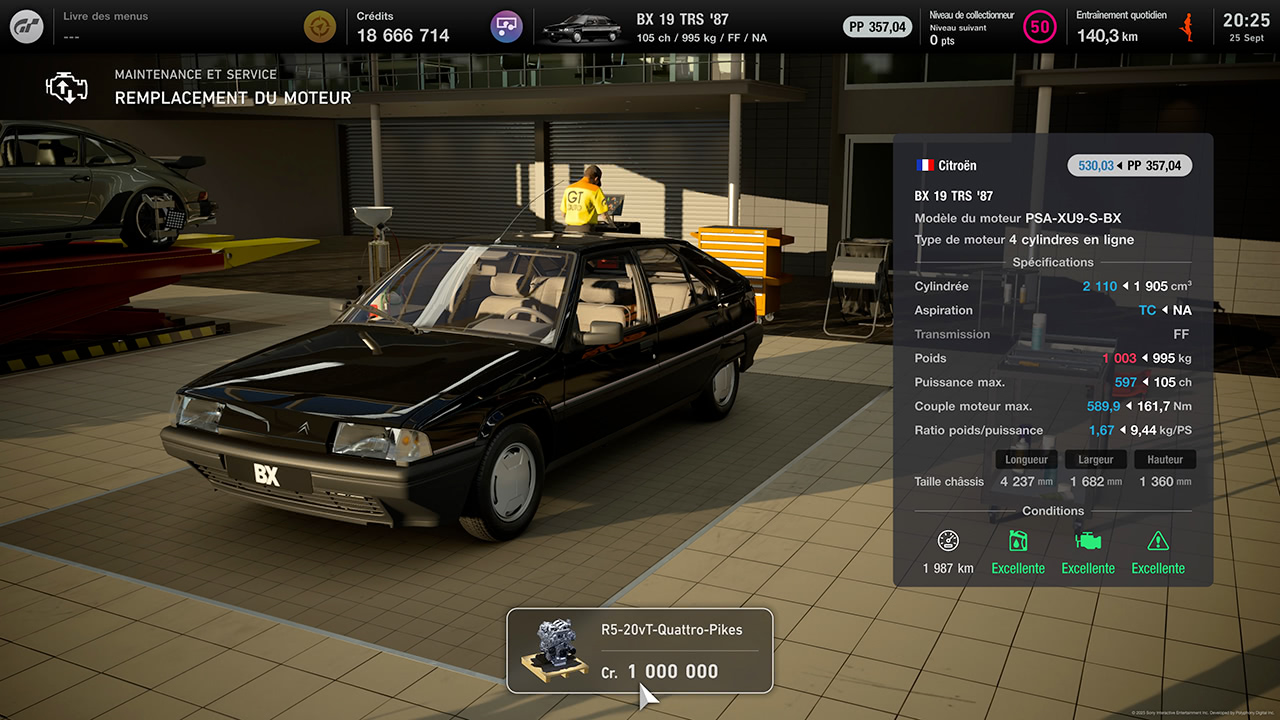The image size is (1280, 720).
Task: Click the PP 357,04 rating badge
Action: click(x=876, y=27)
